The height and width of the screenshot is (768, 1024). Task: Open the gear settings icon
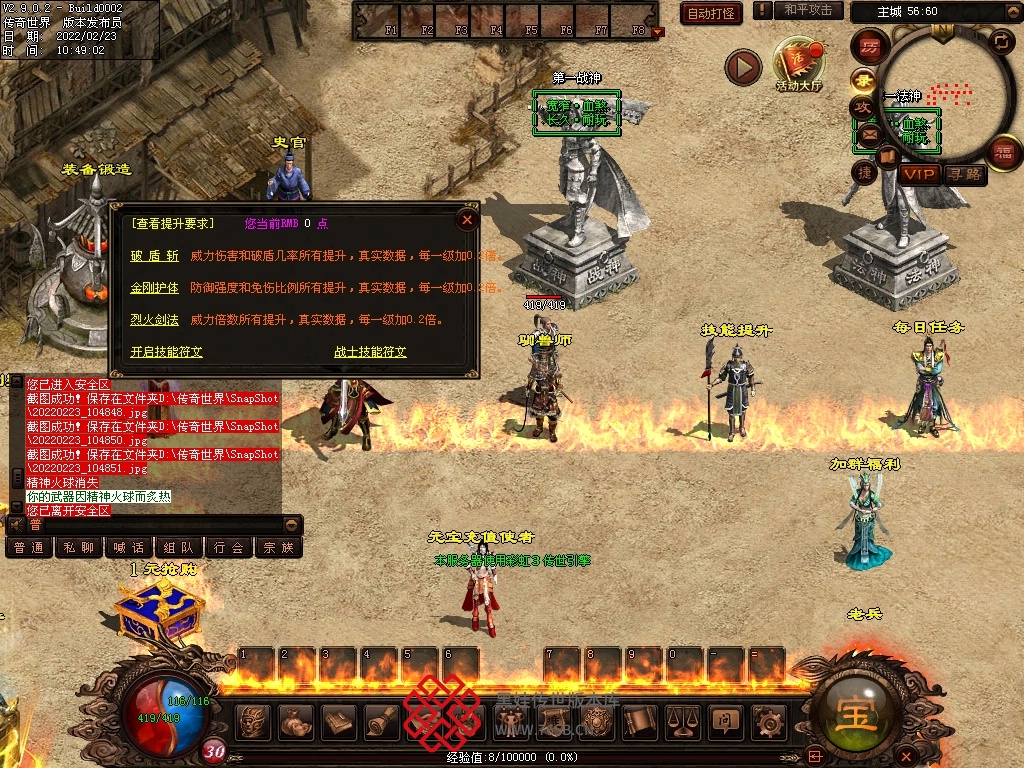(x=768, y=720)
